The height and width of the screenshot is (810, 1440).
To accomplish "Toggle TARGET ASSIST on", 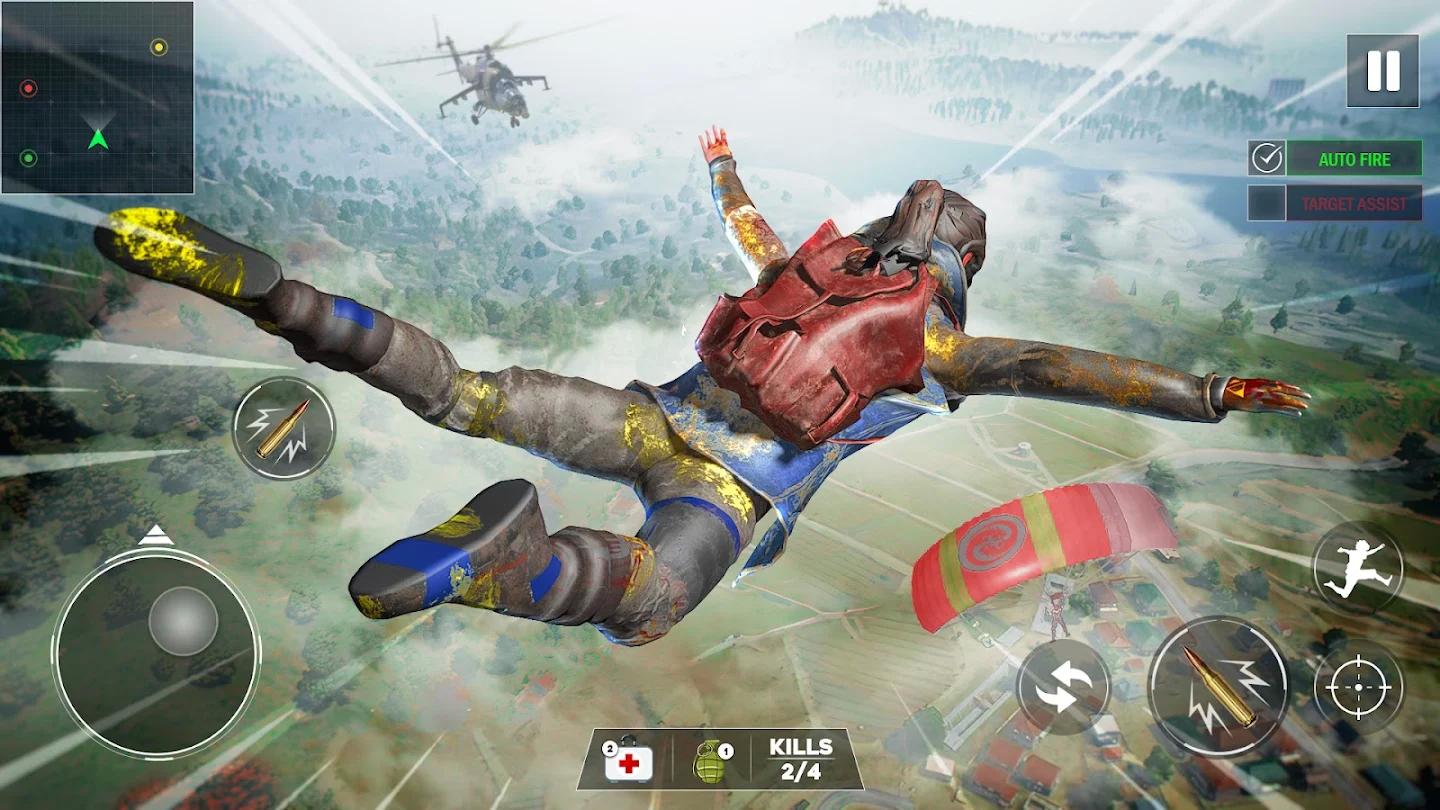I will 1267,200.
